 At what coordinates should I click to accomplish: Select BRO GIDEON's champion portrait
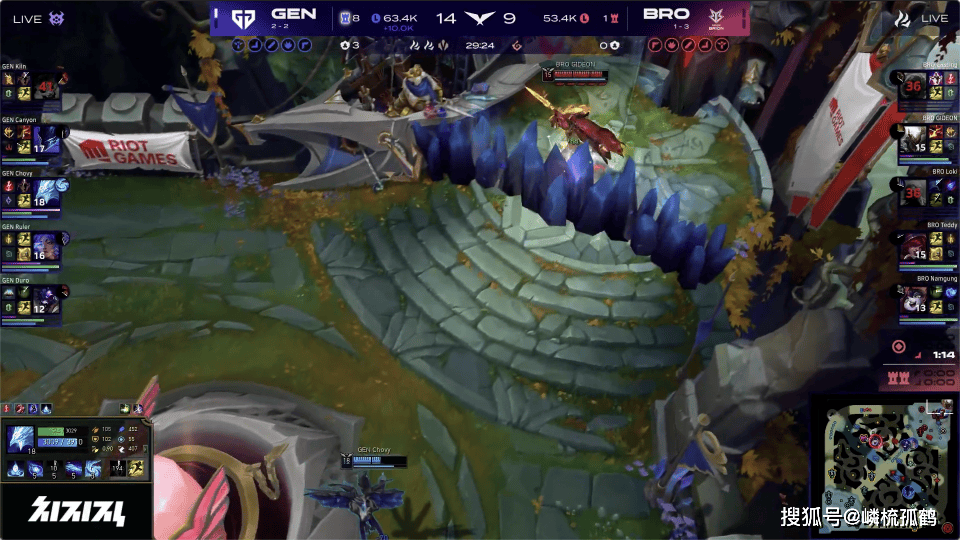click(913, 141)
